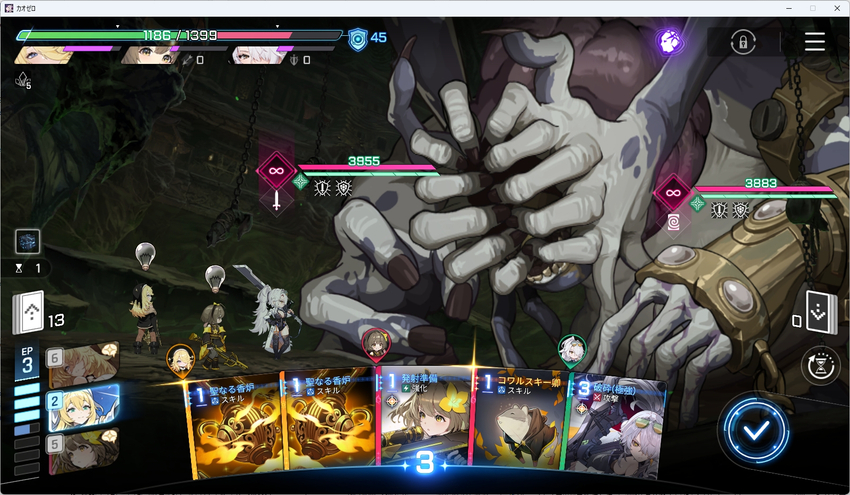Close the game window
850x495 pixels.
(x=836, y=8)
